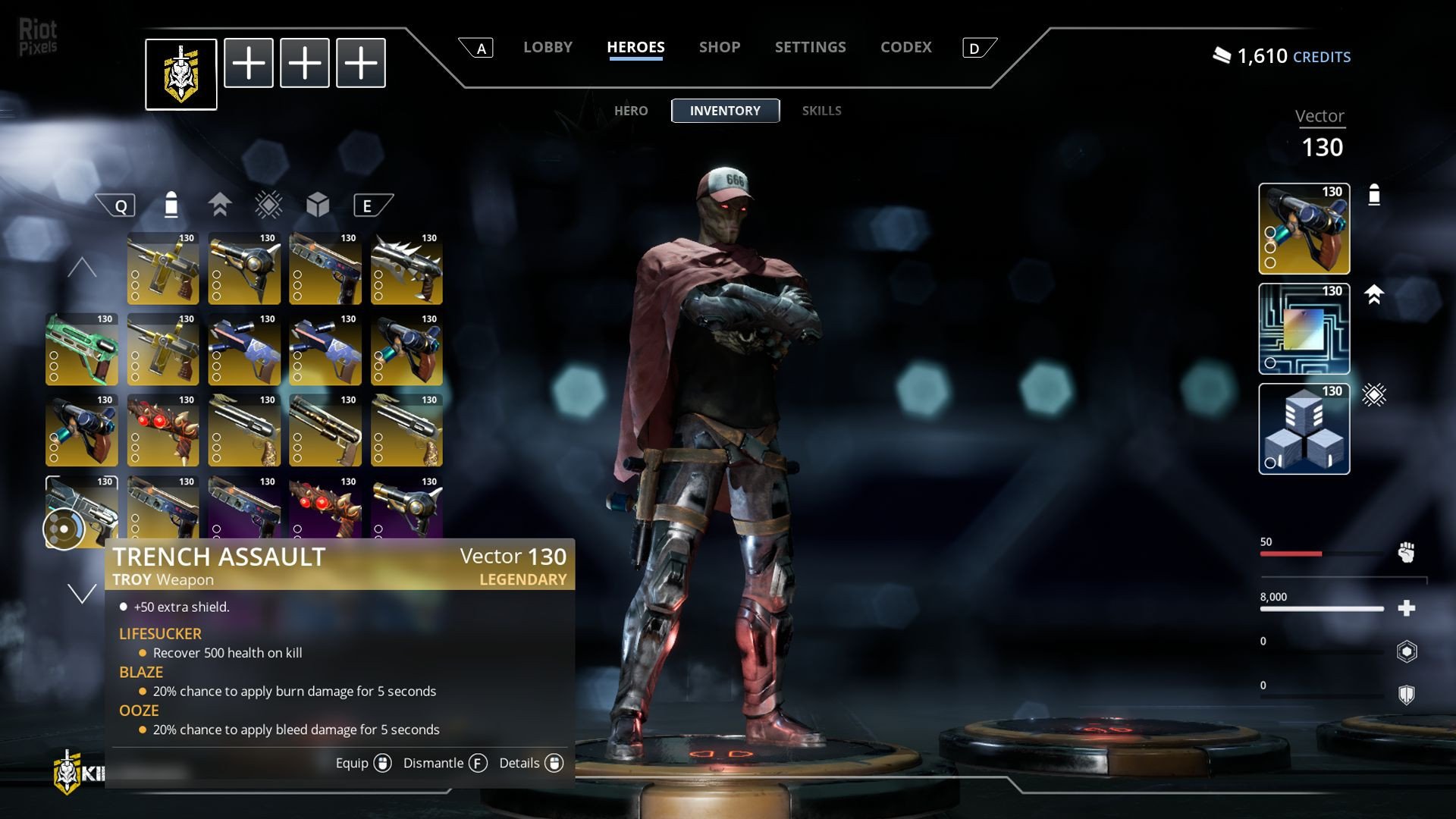Select the hero emblem portrait slot
This screenshot has width=1456, height=819.
[181, 74]
